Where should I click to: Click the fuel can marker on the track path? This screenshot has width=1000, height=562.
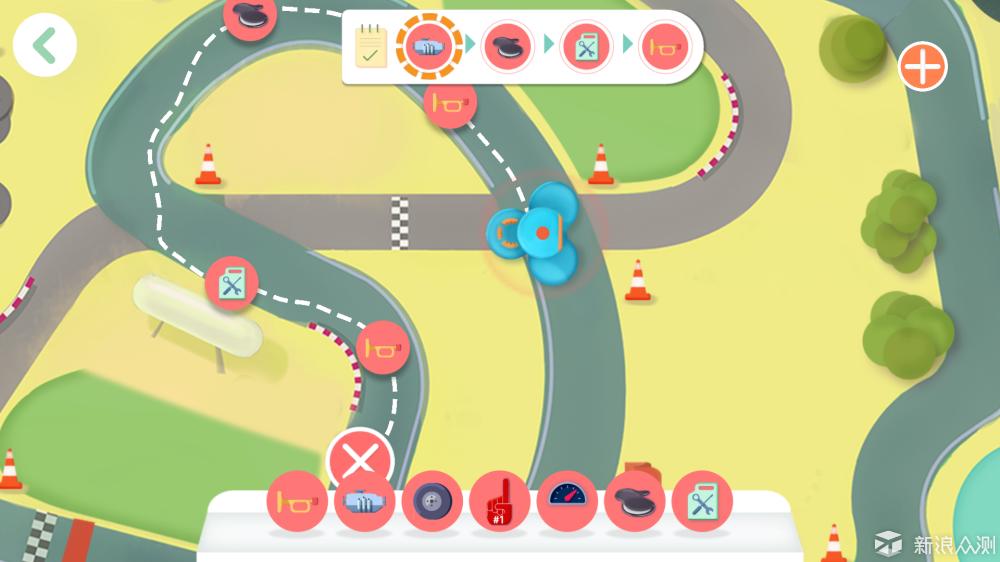[x=232, y=283]
